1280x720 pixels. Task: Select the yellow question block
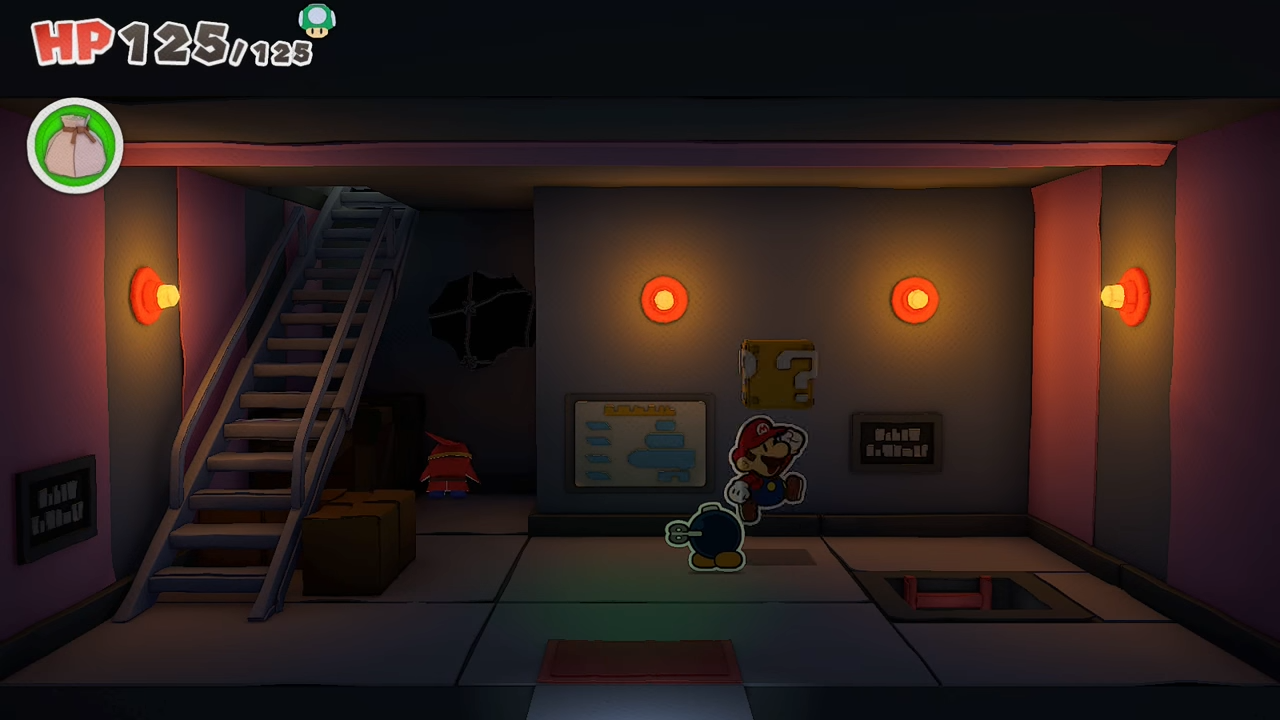pos(778,373)
